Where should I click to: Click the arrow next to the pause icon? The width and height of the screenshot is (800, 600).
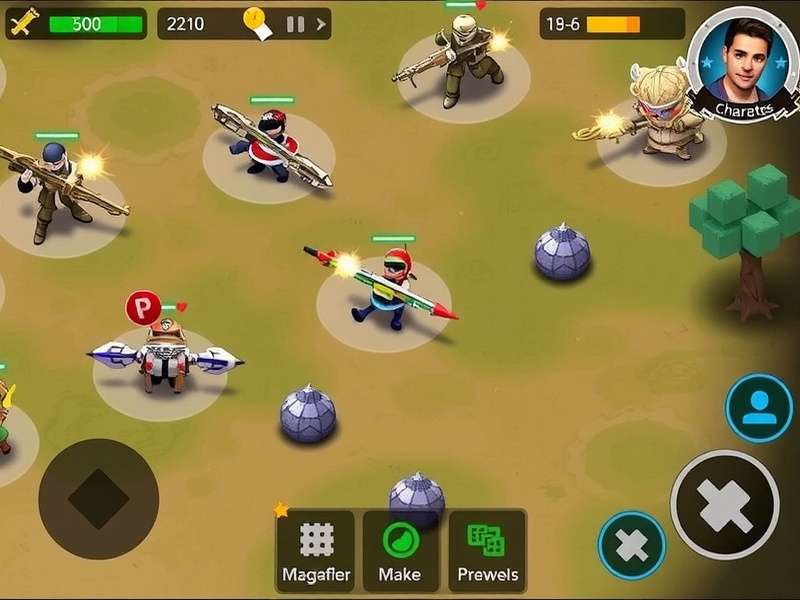point(320,23)
